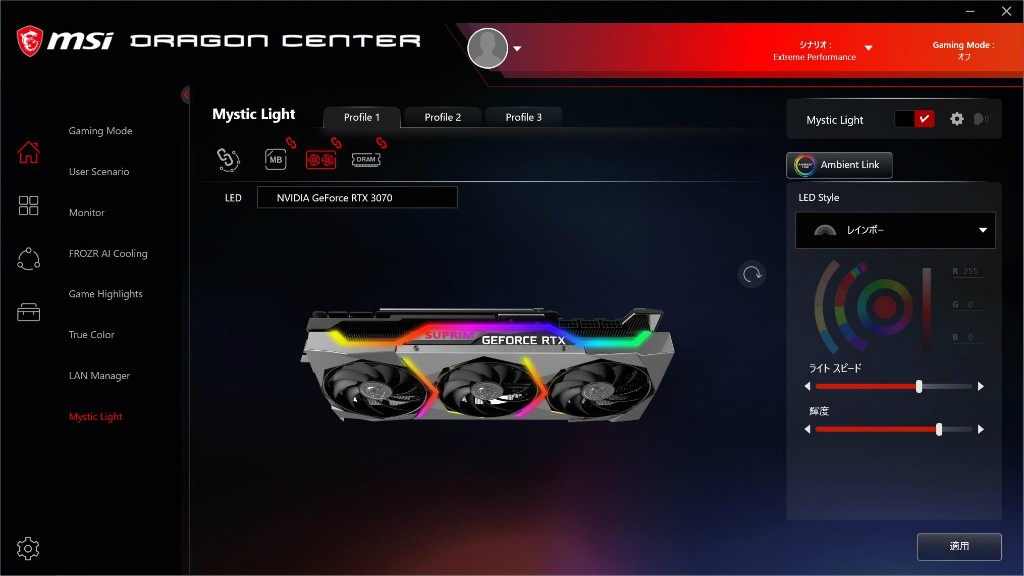Open LAN Manager
Viewport: 1024px width, 576px height.
[99, 376]
